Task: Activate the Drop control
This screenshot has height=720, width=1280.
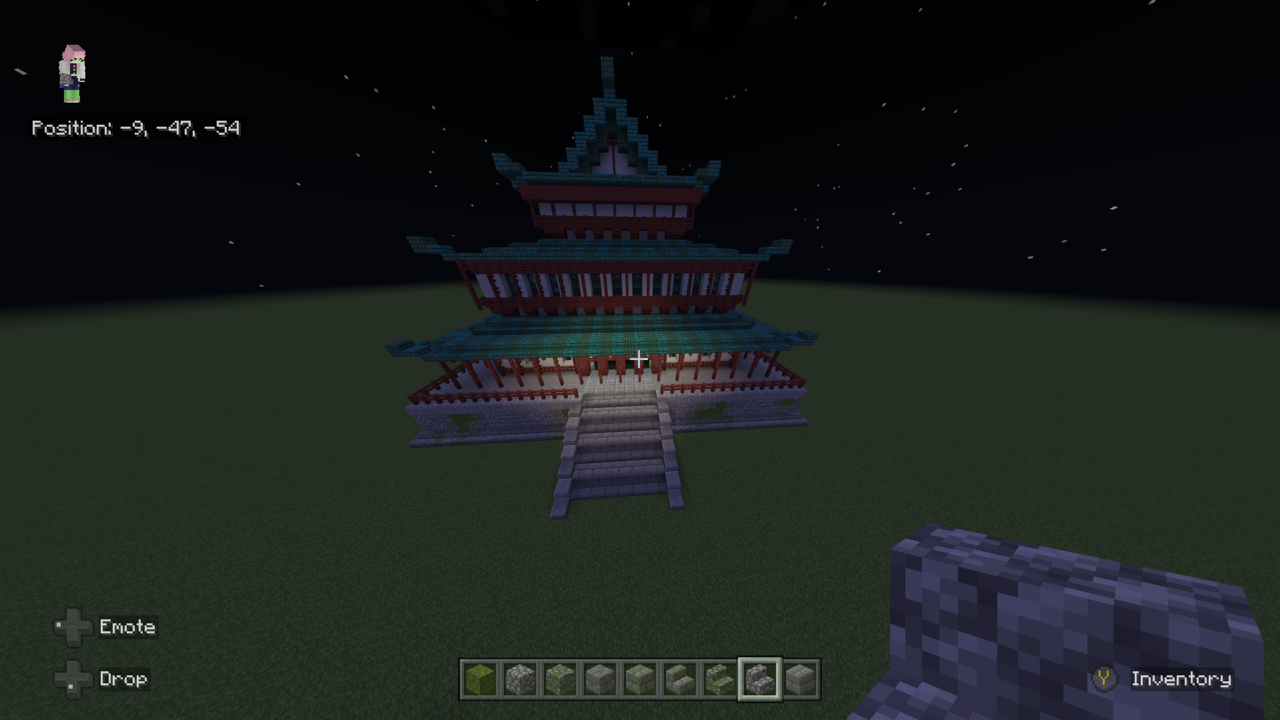Action: point(123,680)
